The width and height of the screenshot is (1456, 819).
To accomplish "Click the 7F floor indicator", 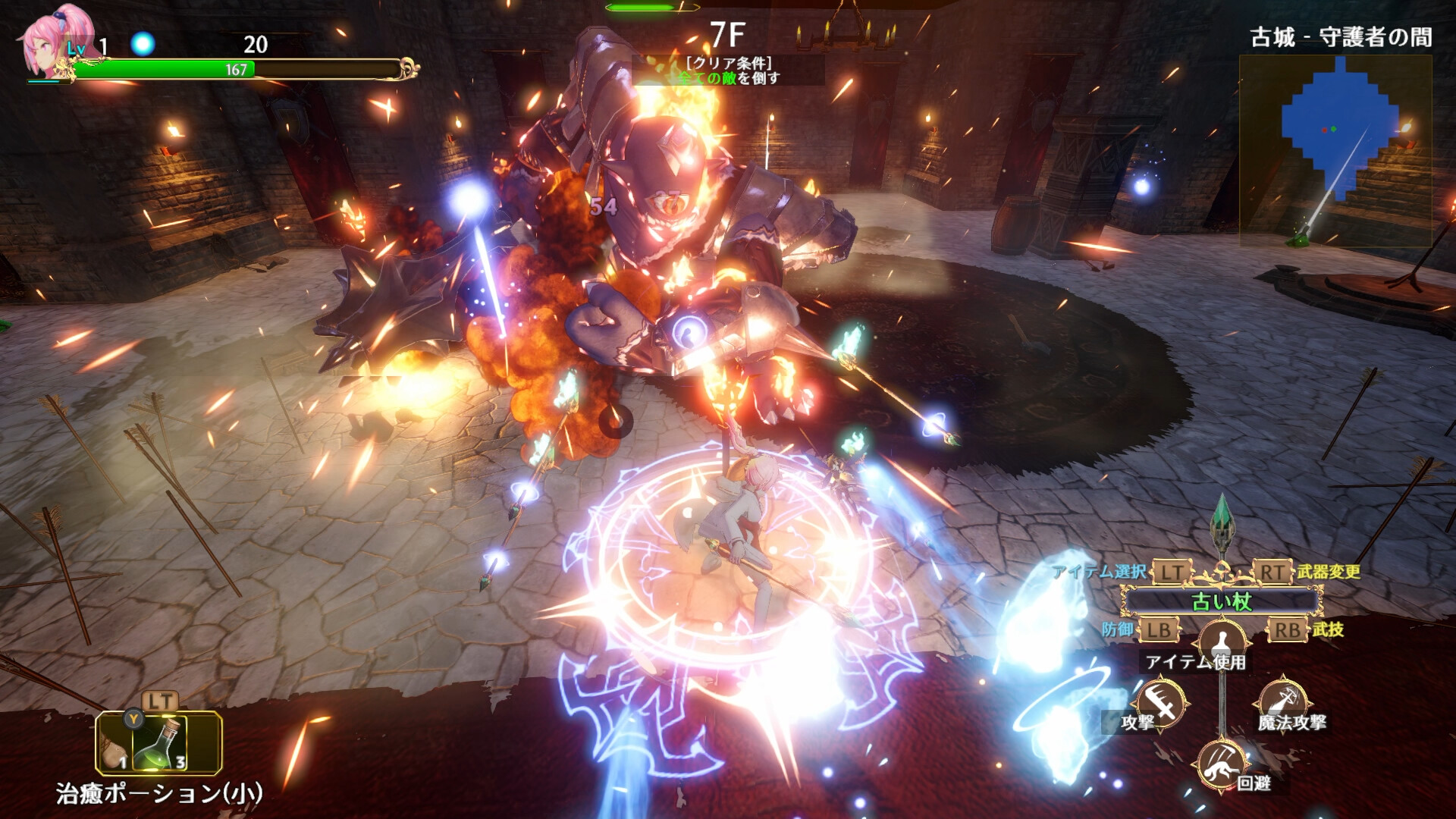I will pyautogui.click(x=726, y=33).
